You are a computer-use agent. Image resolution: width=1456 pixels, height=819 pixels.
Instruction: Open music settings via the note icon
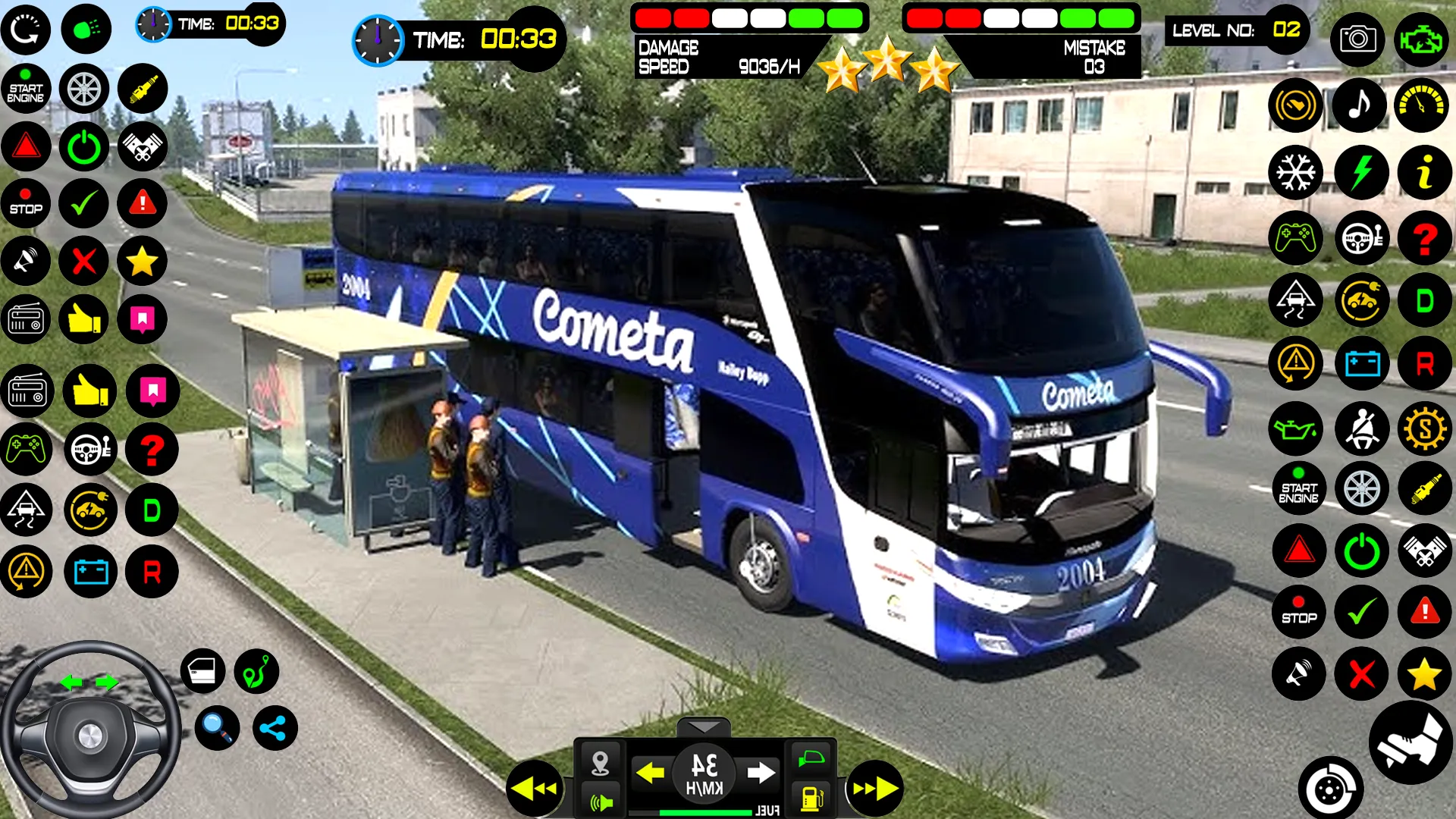coord(1360,105)
